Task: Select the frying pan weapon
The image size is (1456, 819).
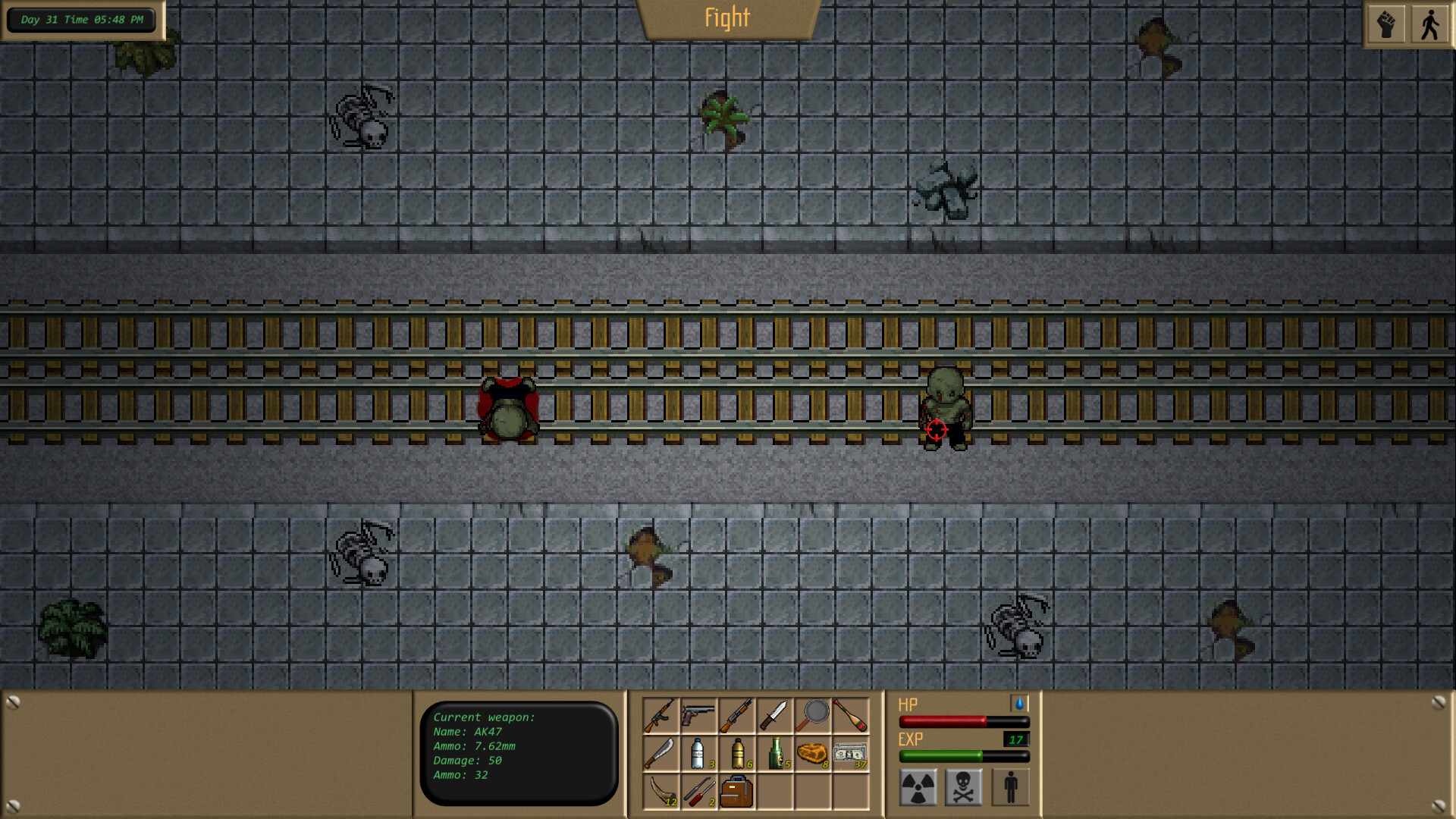Action: click(x=812, y=715)
